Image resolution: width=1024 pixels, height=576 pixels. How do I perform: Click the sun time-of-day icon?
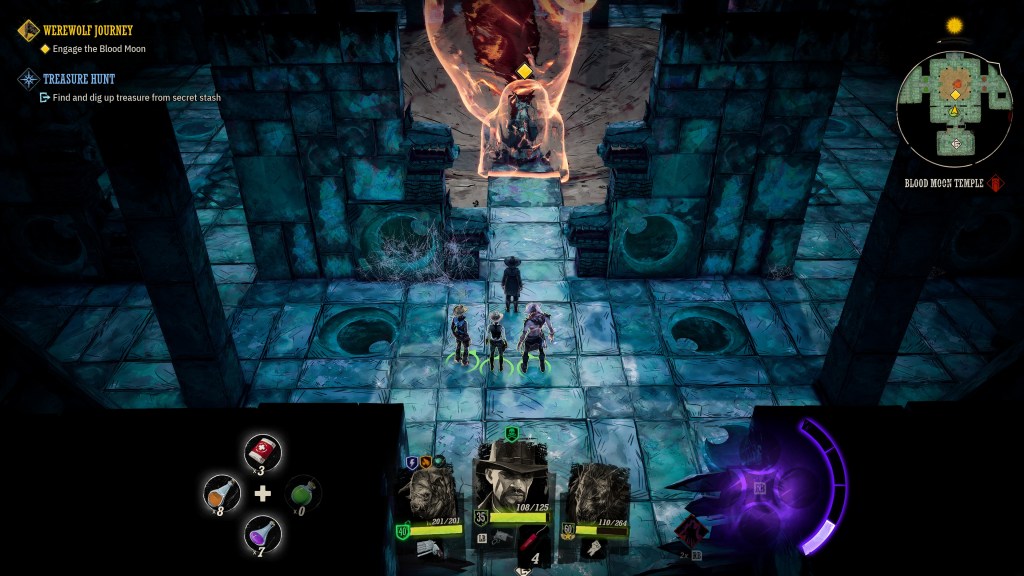pyautogui.click(x=953, y=25)
